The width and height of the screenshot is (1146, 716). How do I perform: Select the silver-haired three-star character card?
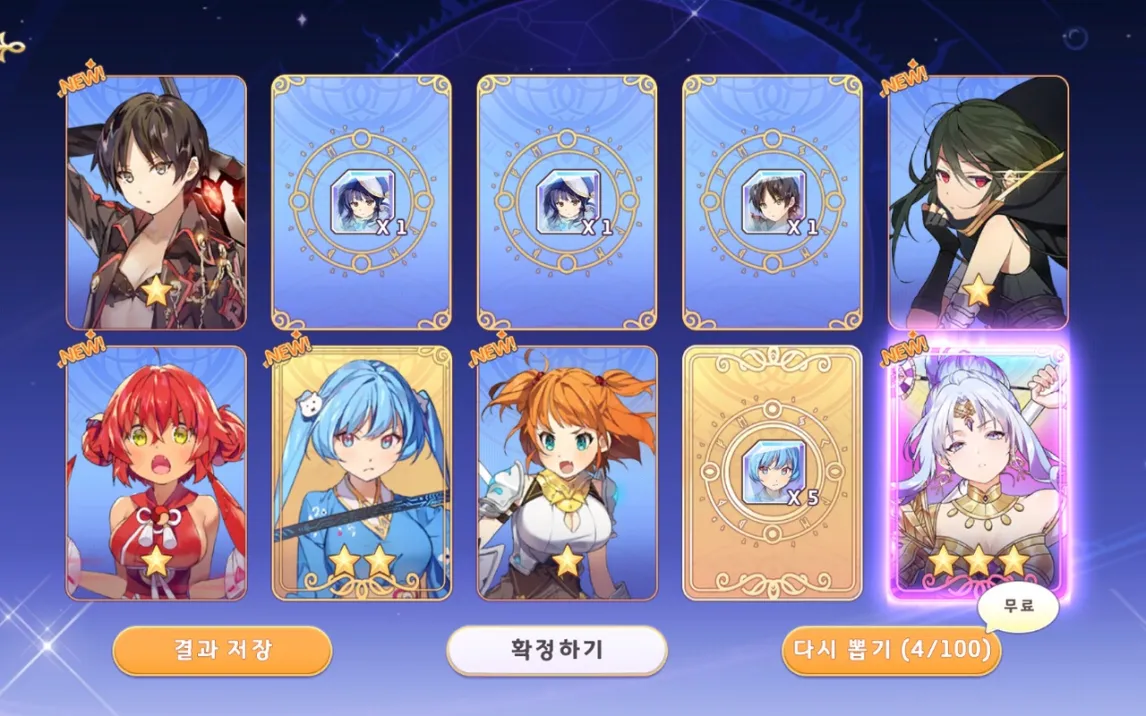[x=977, y=474]
